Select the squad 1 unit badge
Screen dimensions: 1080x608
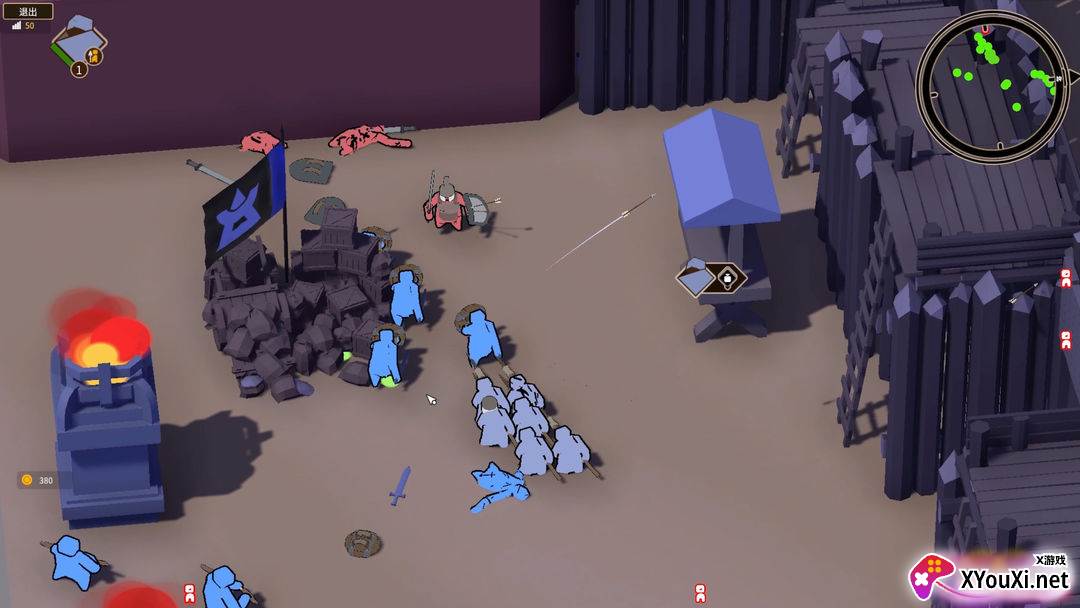click(x=79, y=69)
